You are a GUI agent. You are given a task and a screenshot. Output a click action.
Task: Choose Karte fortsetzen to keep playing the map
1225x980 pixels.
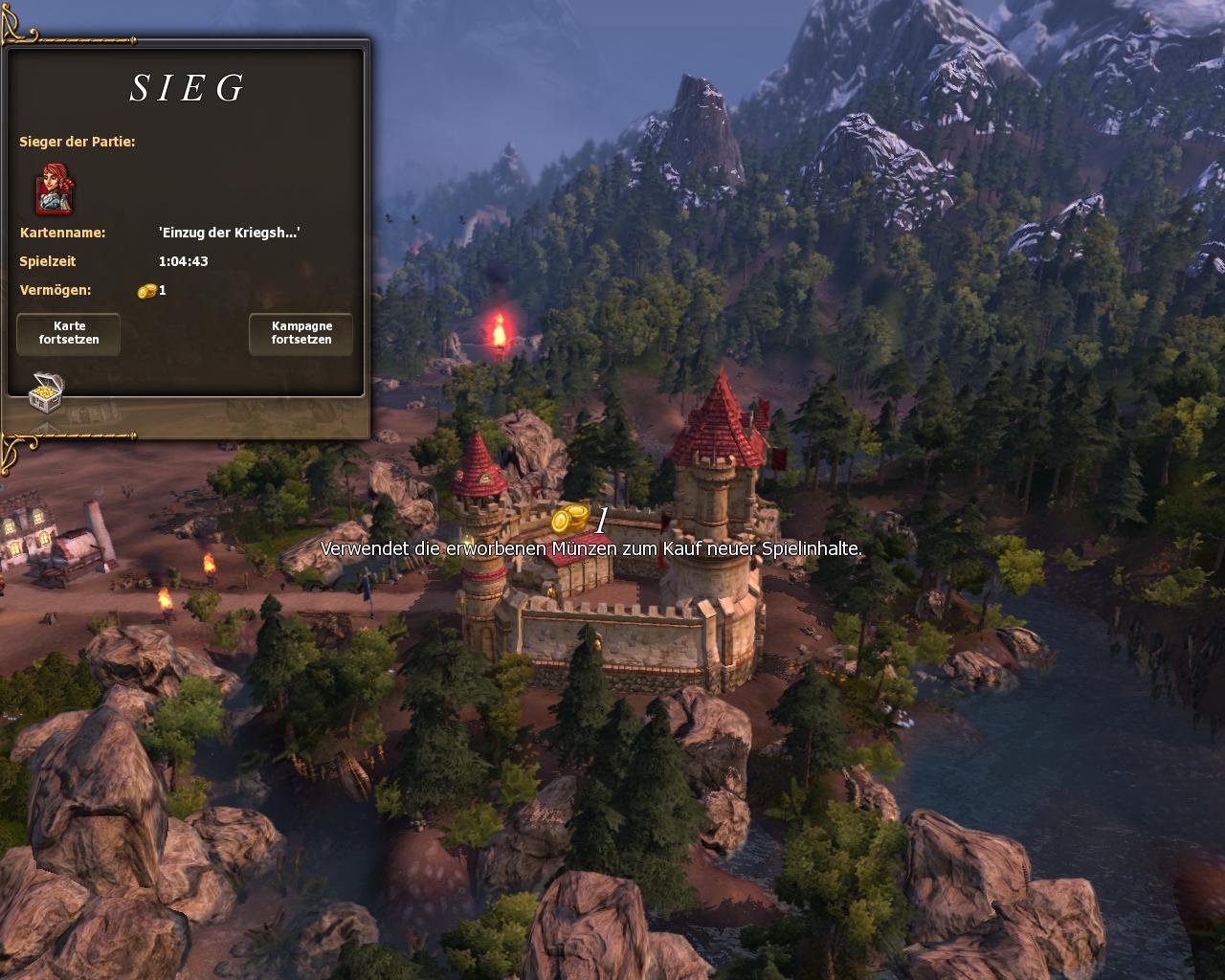point(69,333)
